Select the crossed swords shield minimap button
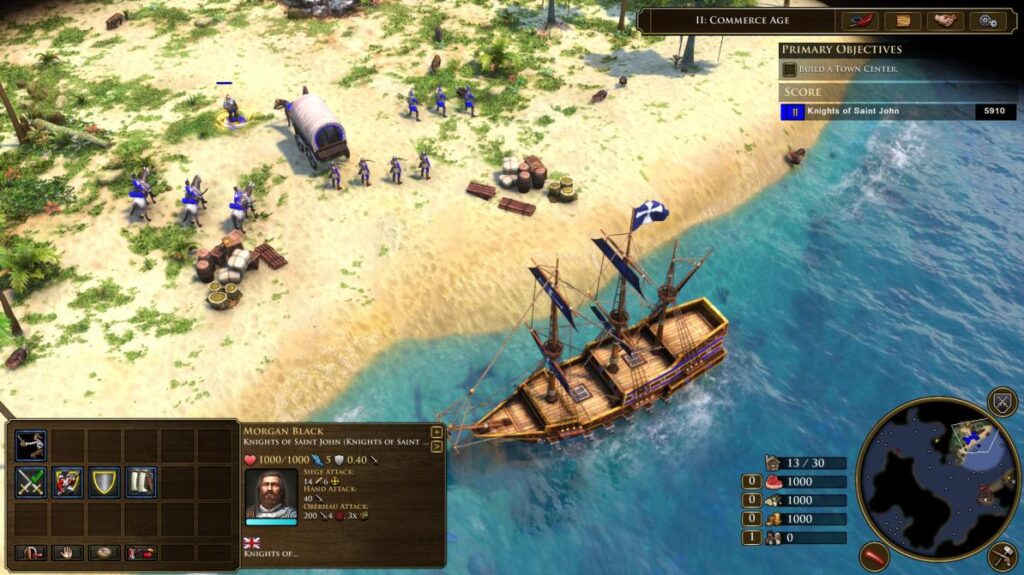Screen dimensions: 1024x575 coord(1001,401)
